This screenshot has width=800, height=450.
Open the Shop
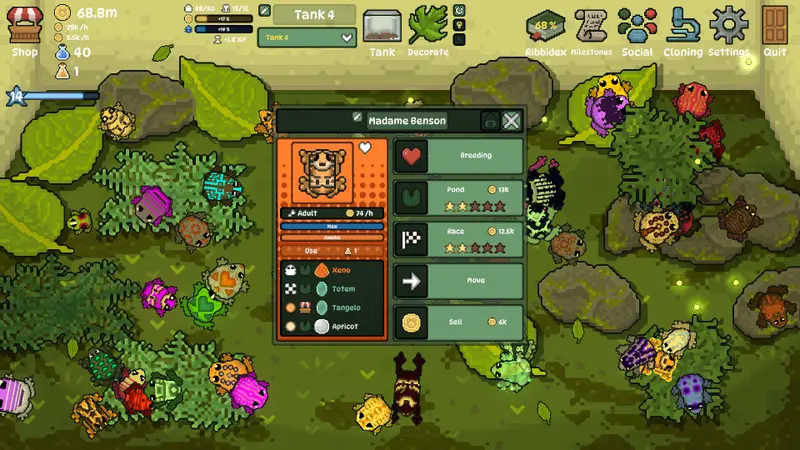coord(24,28)
